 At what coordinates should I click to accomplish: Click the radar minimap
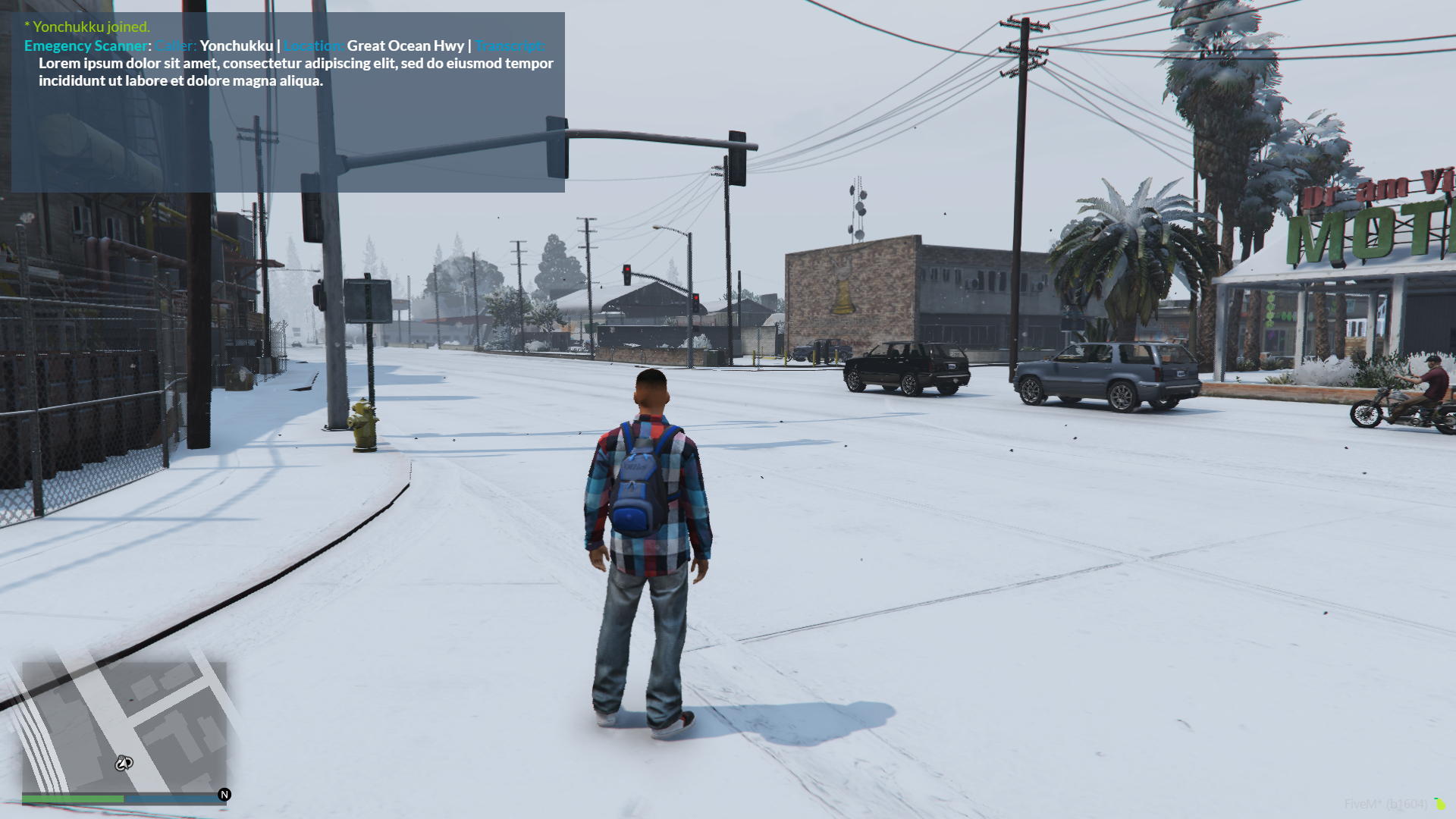(x=124, y=726)
